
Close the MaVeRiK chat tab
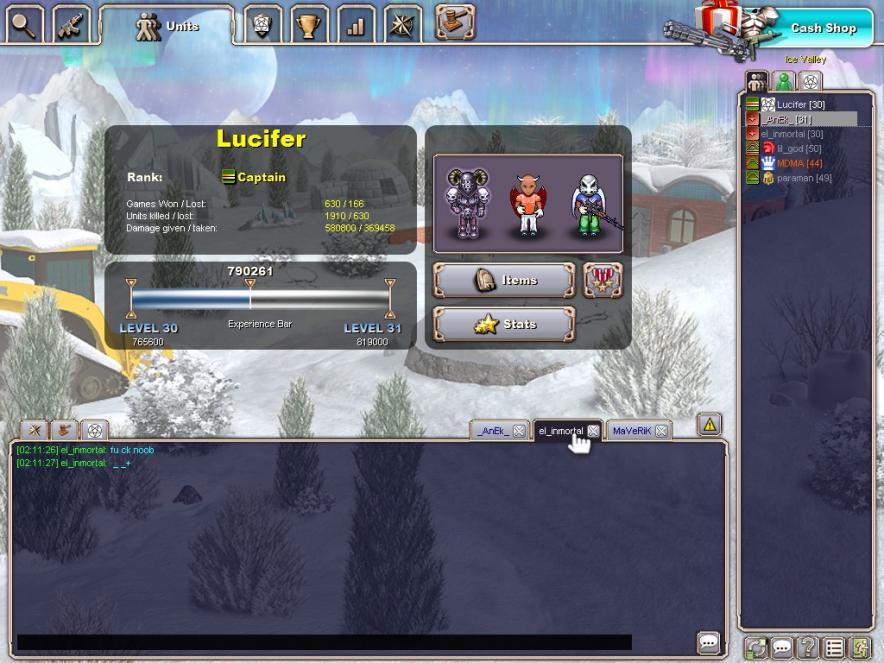coord(660,431)
